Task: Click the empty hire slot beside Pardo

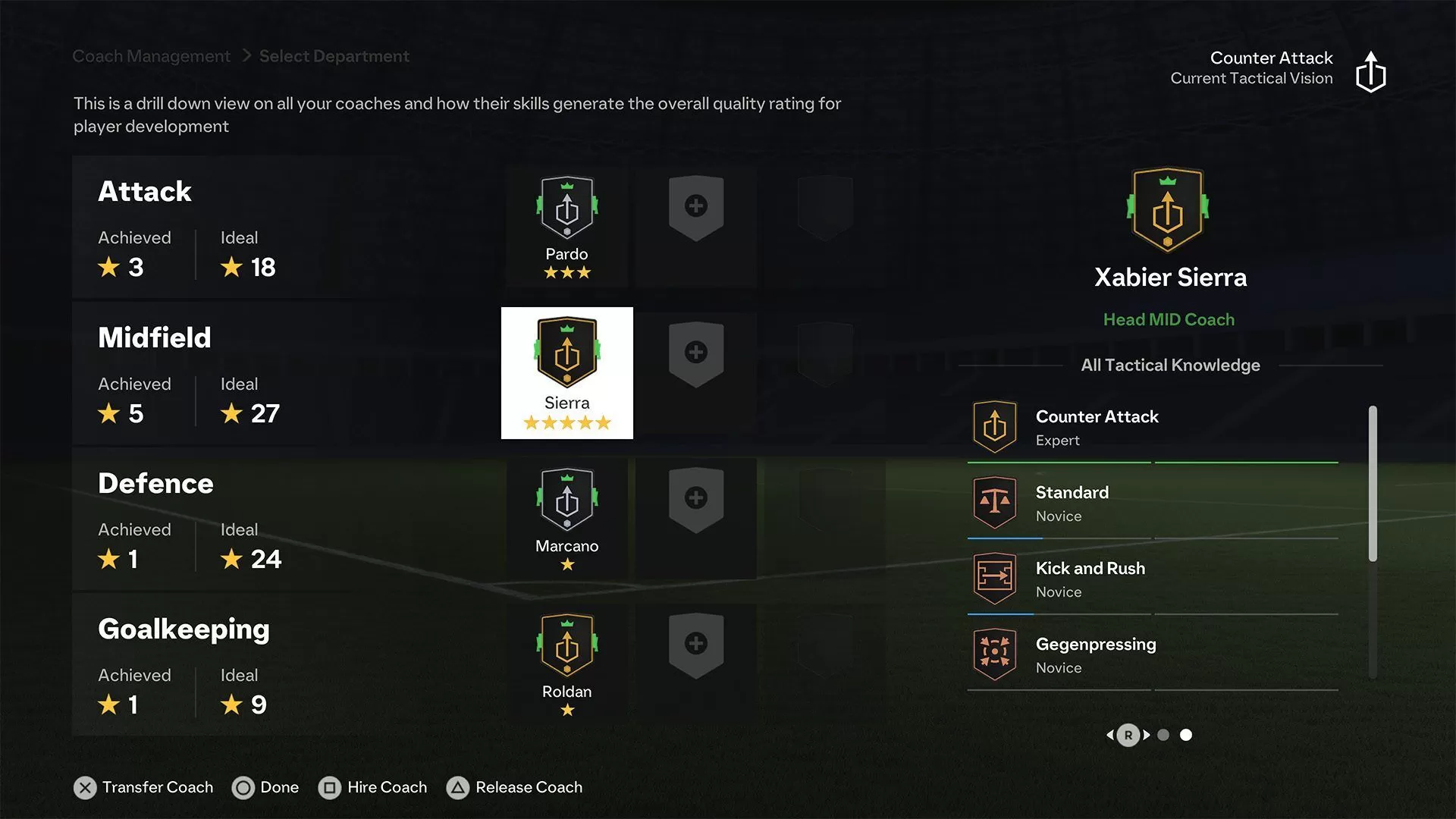Action: (696, 206)
